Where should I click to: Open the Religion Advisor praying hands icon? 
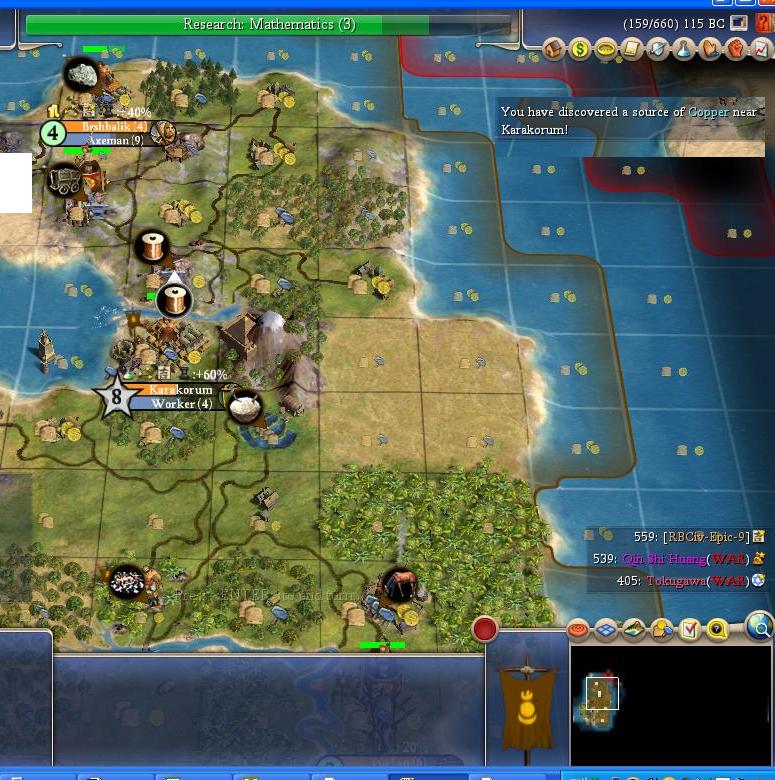pyautogui.click(x=710, y=49)
